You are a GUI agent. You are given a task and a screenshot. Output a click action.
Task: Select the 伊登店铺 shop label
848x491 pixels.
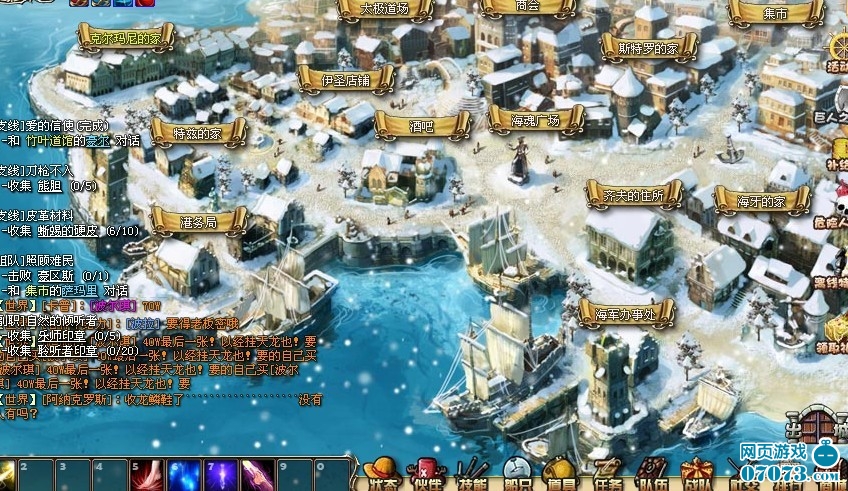(x=345, y=79)
